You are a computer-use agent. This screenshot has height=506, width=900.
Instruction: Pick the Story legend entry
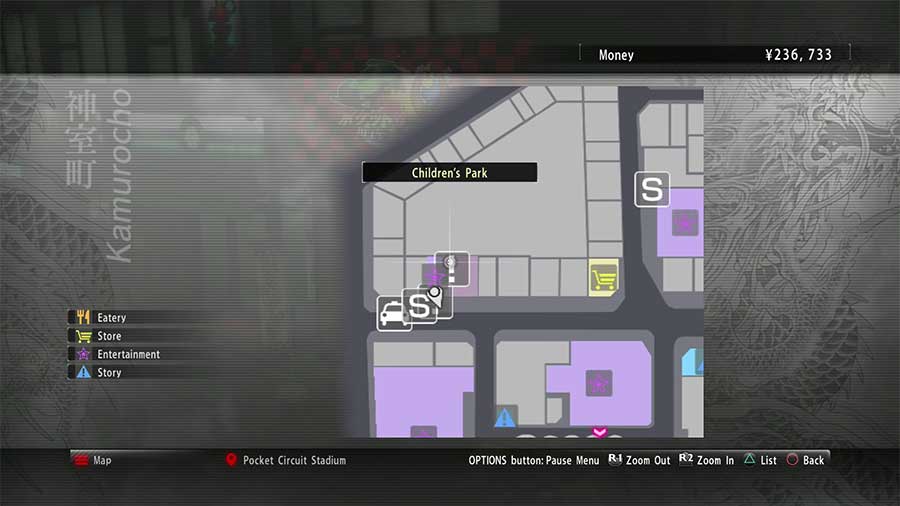pyautogui.click(x=108, y=372)
